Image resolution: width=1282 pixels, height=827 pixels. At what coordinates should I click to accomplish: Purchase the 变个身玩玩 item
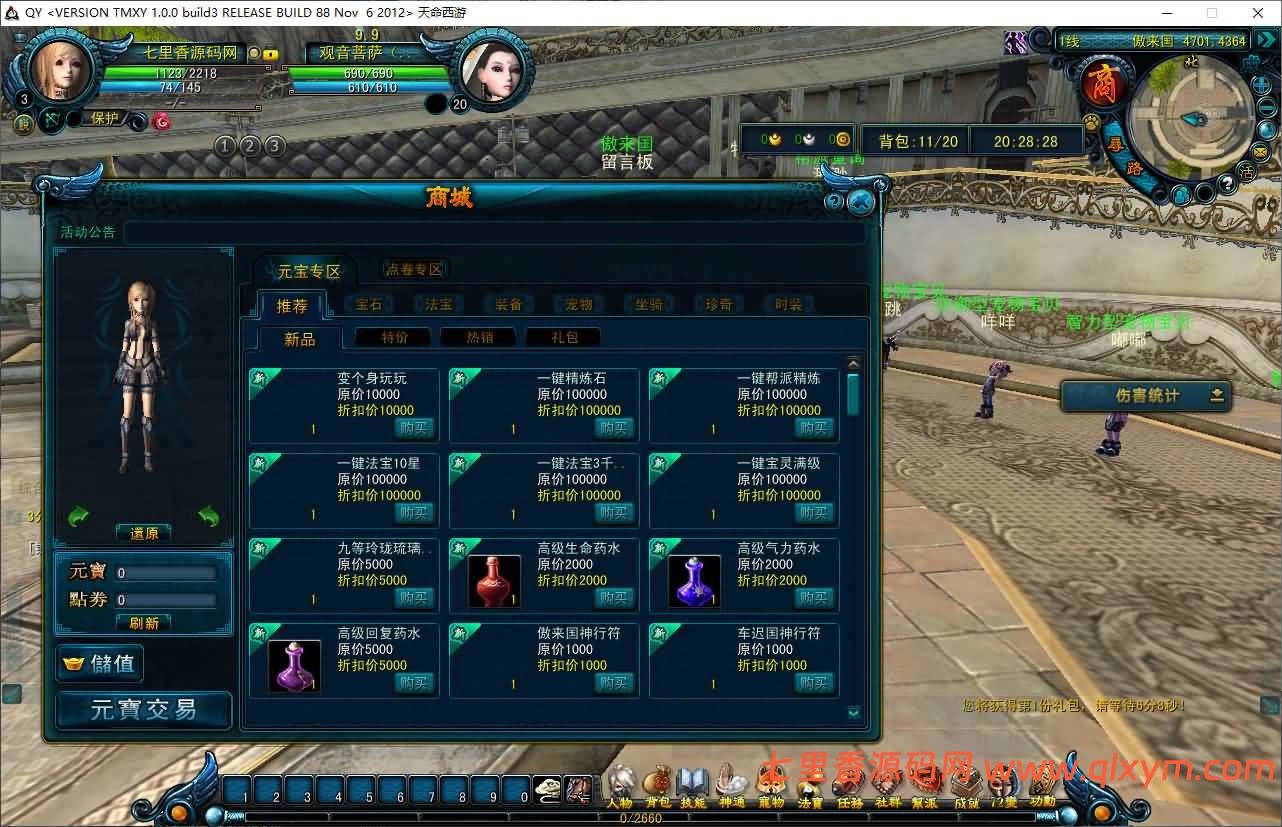(x=414, y=427)
